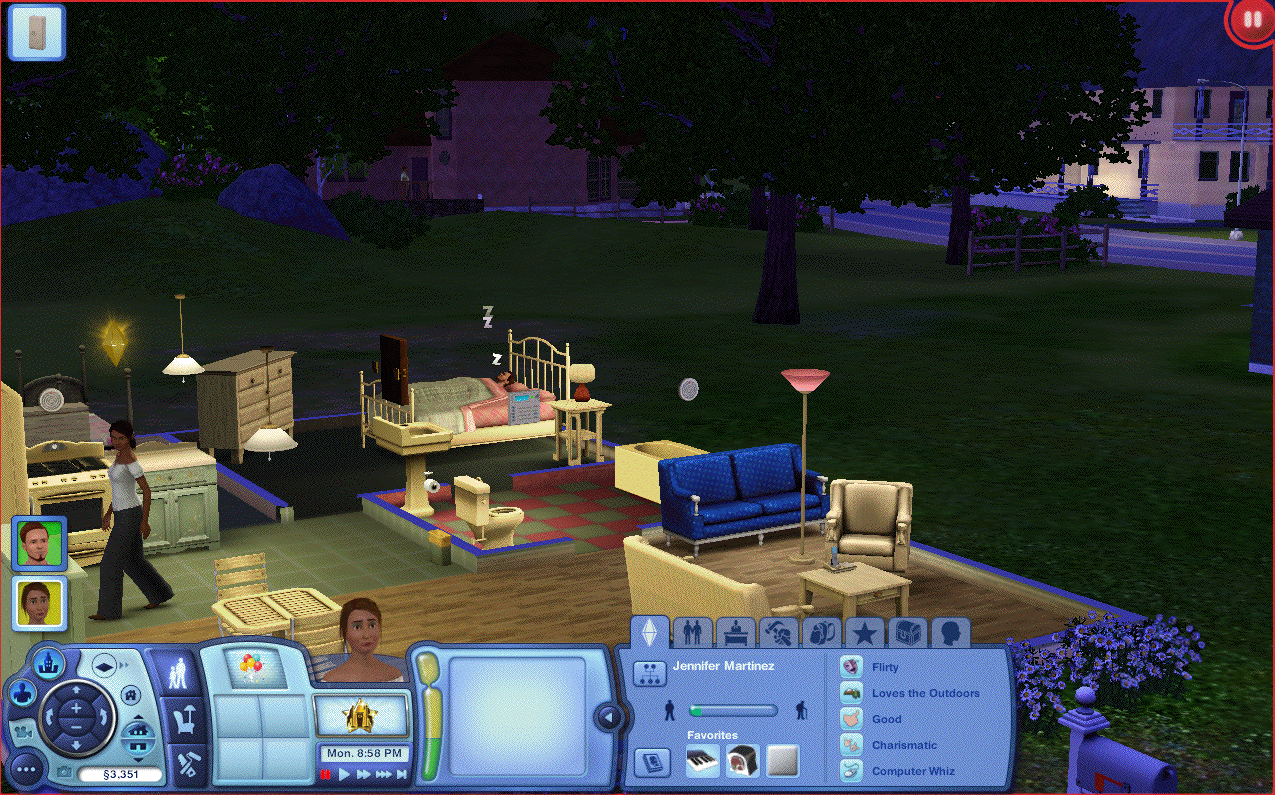Switch to the head silhouette tab
This screenshot has height=795, width=1275.
point(950,632)
